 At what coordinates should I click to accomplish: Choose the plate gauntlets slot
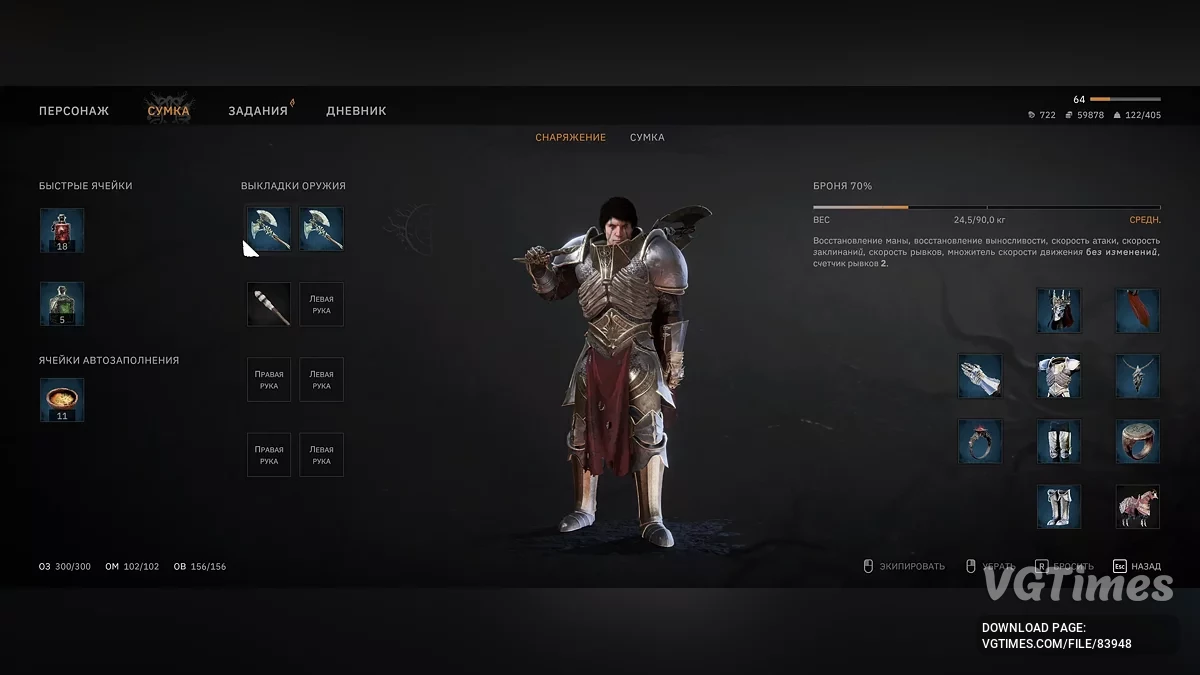click(x=980, y=375)
